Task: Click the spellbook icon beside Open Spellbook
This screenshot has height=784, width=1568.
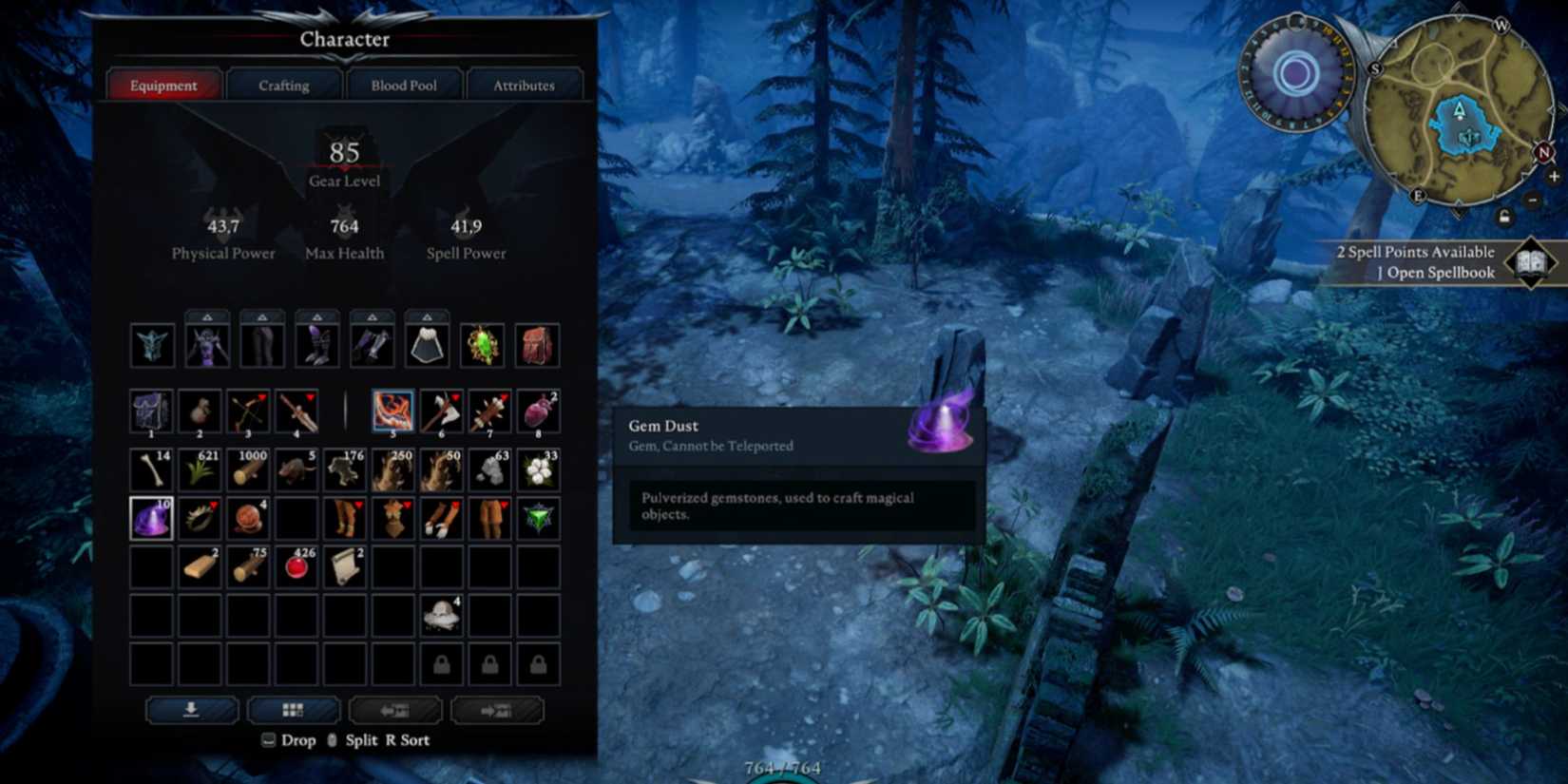Action: coord(1530,262)
